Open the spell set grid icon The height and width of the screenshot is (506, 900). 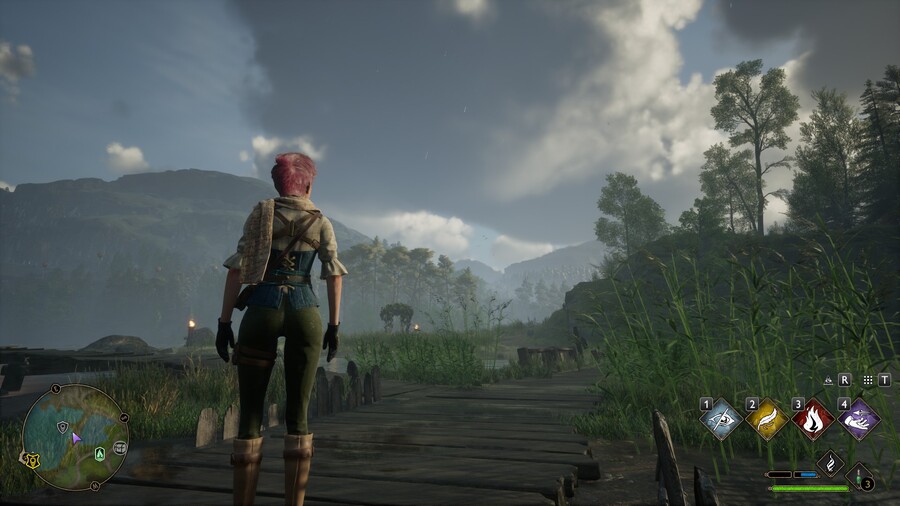[x=868, y=380]
